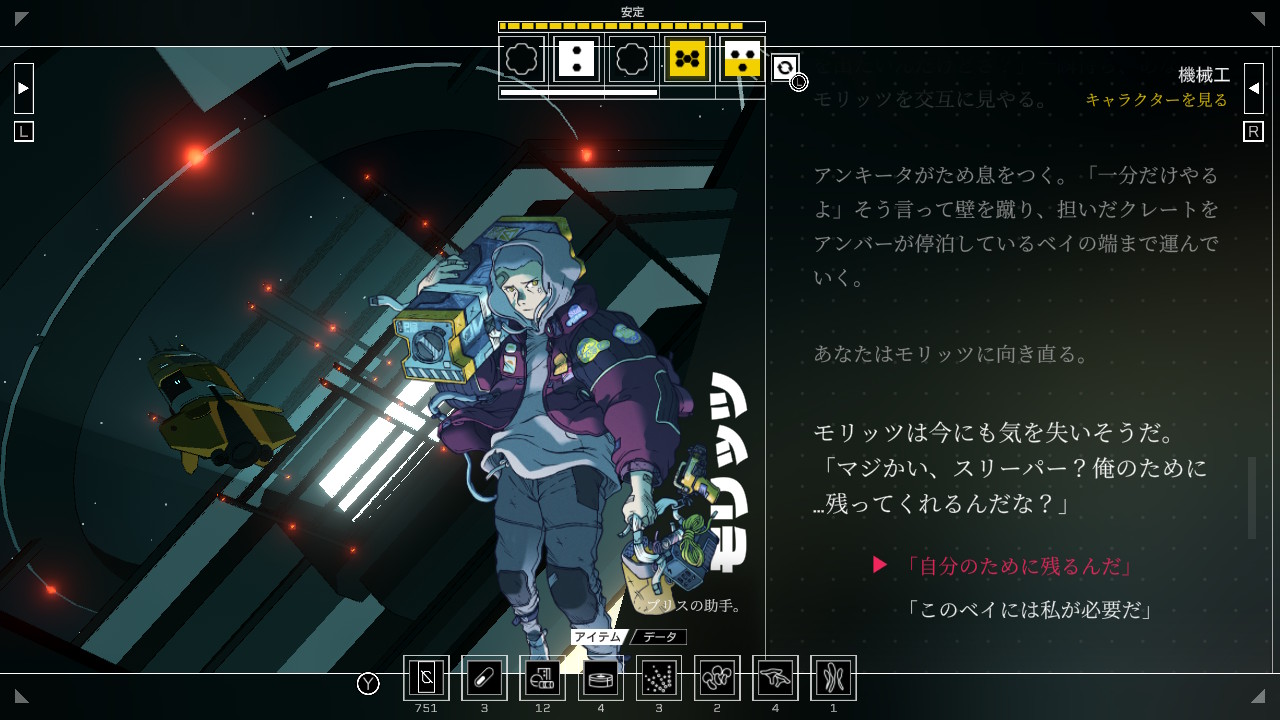Switch to the アイテム tab
Viewport: 1280px width, 720px height.
tap(600, 636)
